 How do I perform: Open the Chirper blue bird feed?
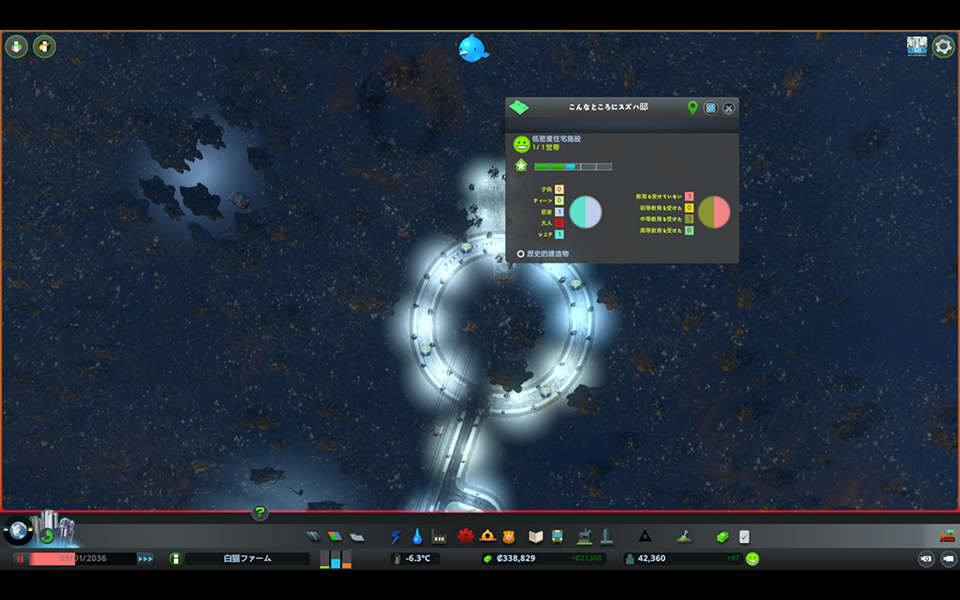tap(473, 48)
